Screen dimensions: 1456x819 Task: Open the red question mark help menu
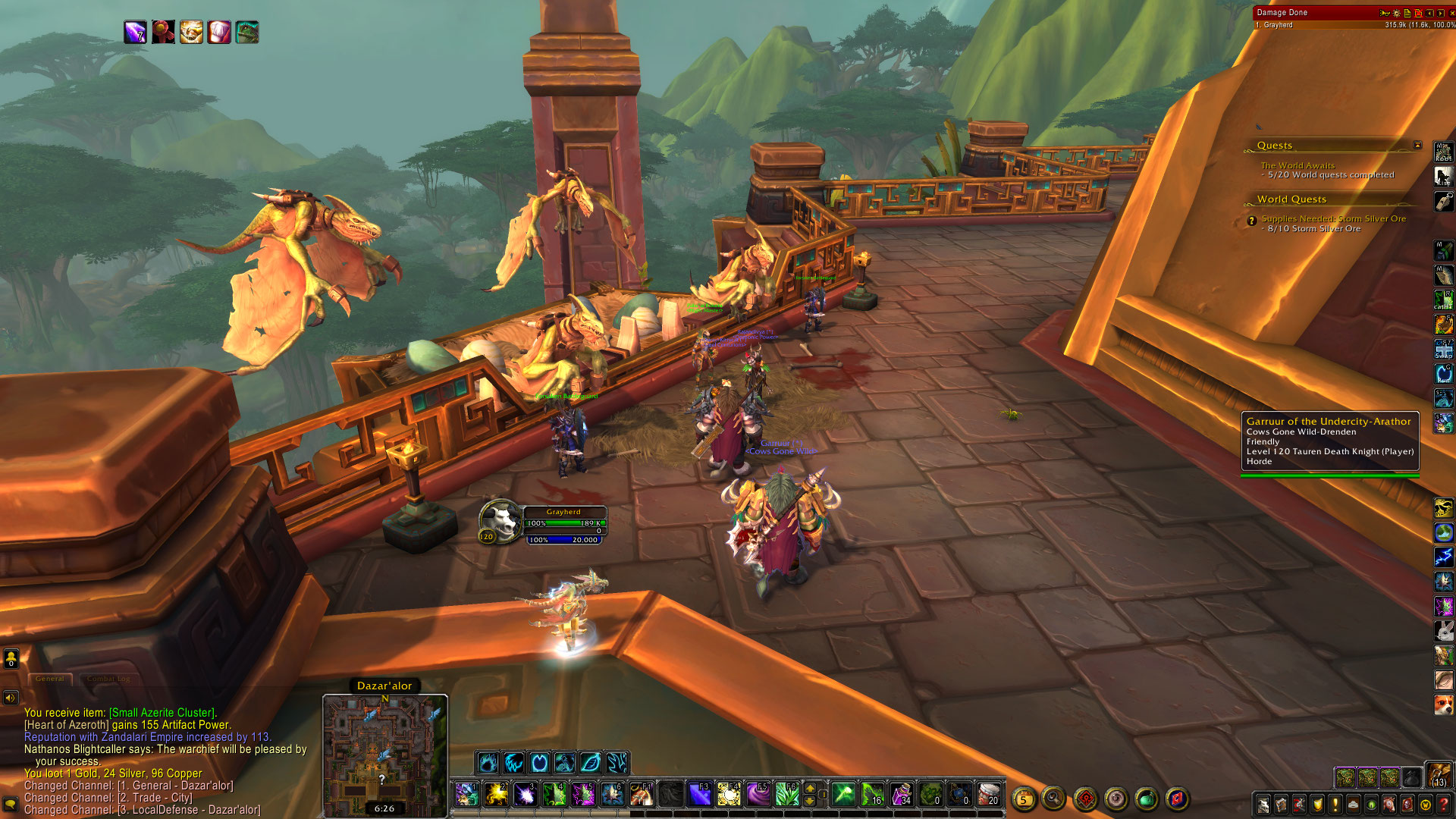[1445, 804]
